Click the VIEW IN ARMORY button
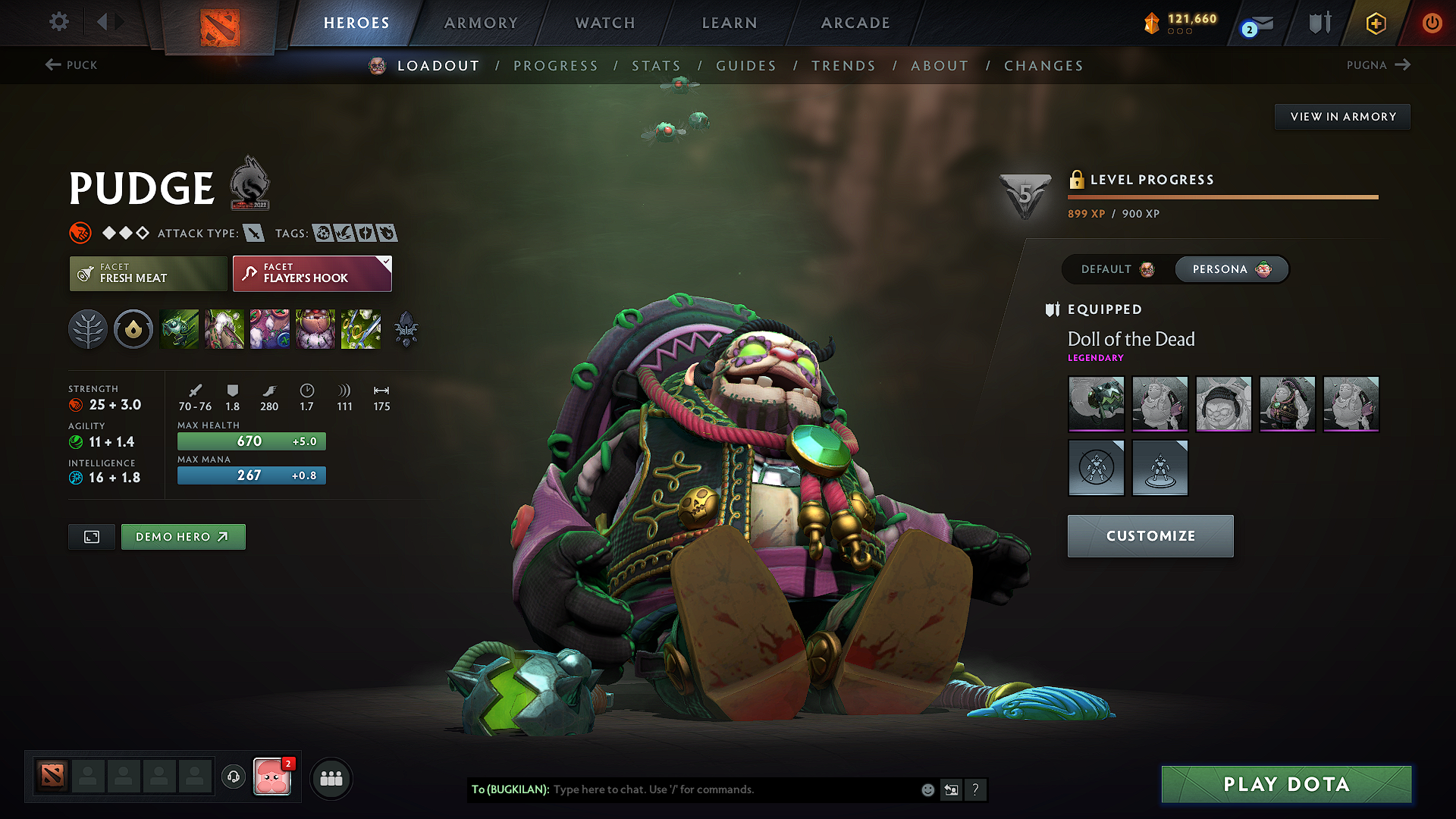The height and width of the screenshot is (819, 1456). (x=1342, y=116)
